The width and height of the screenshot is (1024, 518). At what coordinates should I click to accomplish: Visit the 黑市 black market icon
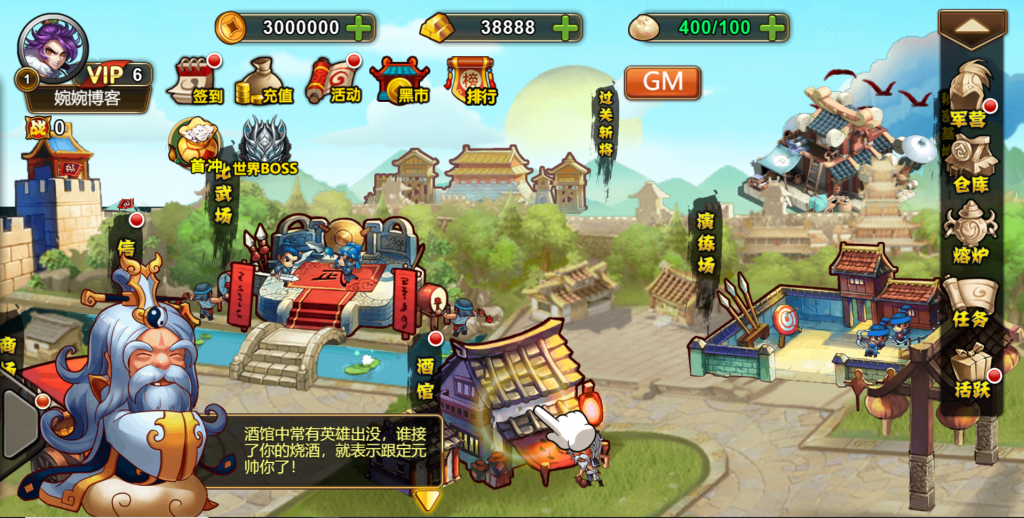pyautogui.click(x=399, y=80)
